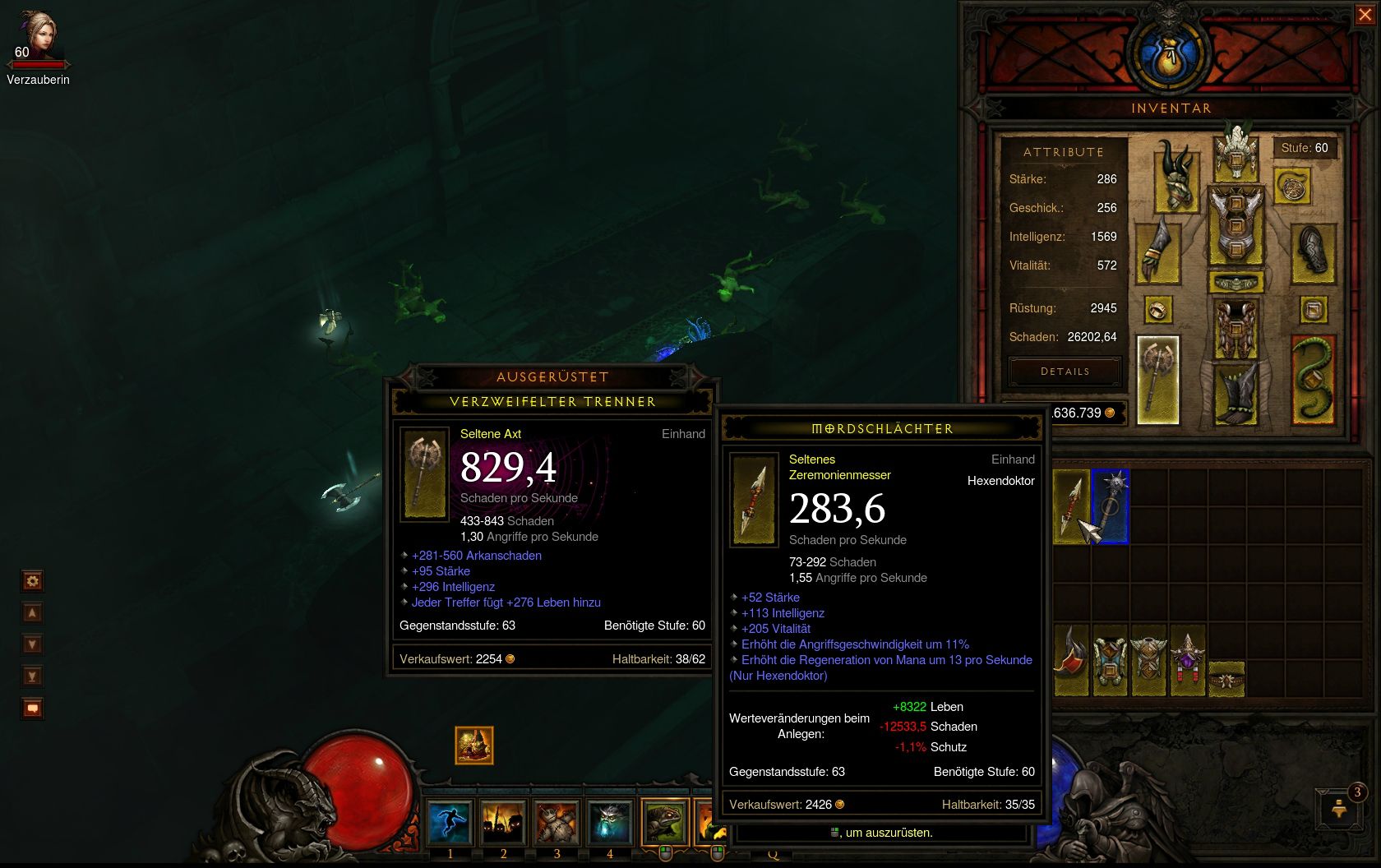Pick the equipped belt slot

1236,284
